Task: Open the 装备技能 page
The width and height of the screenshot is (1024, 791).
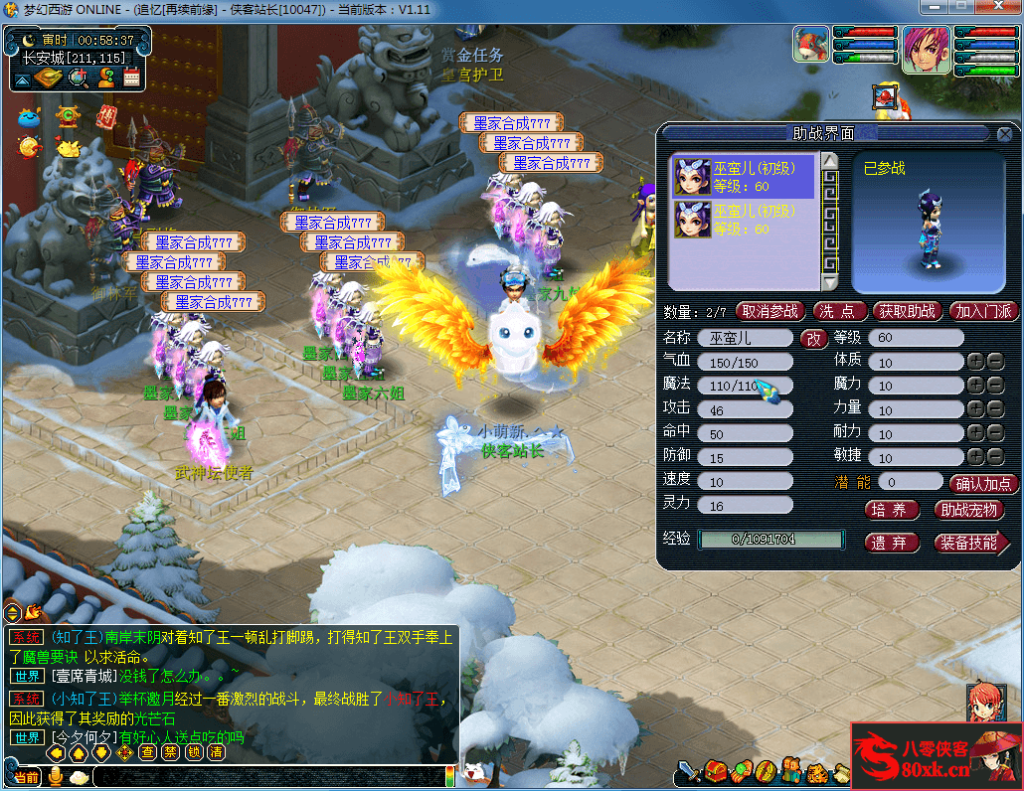Action: coord(970,543)
